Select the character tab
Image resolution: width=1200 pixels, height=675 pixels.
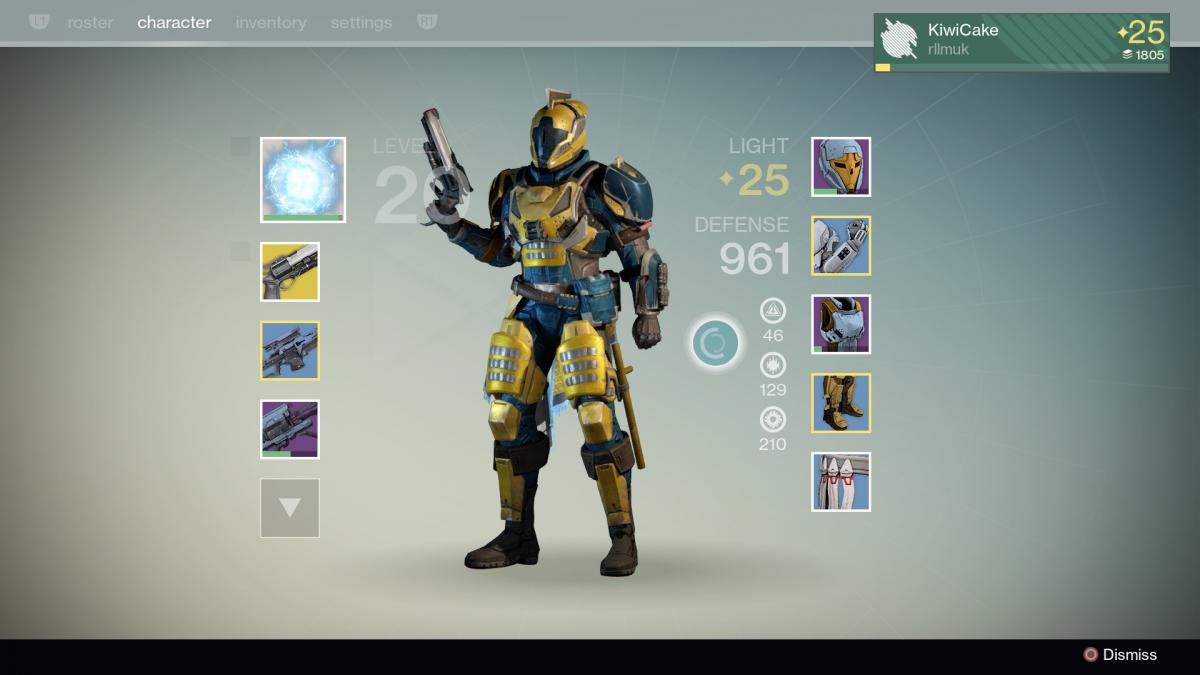(174, 22)
